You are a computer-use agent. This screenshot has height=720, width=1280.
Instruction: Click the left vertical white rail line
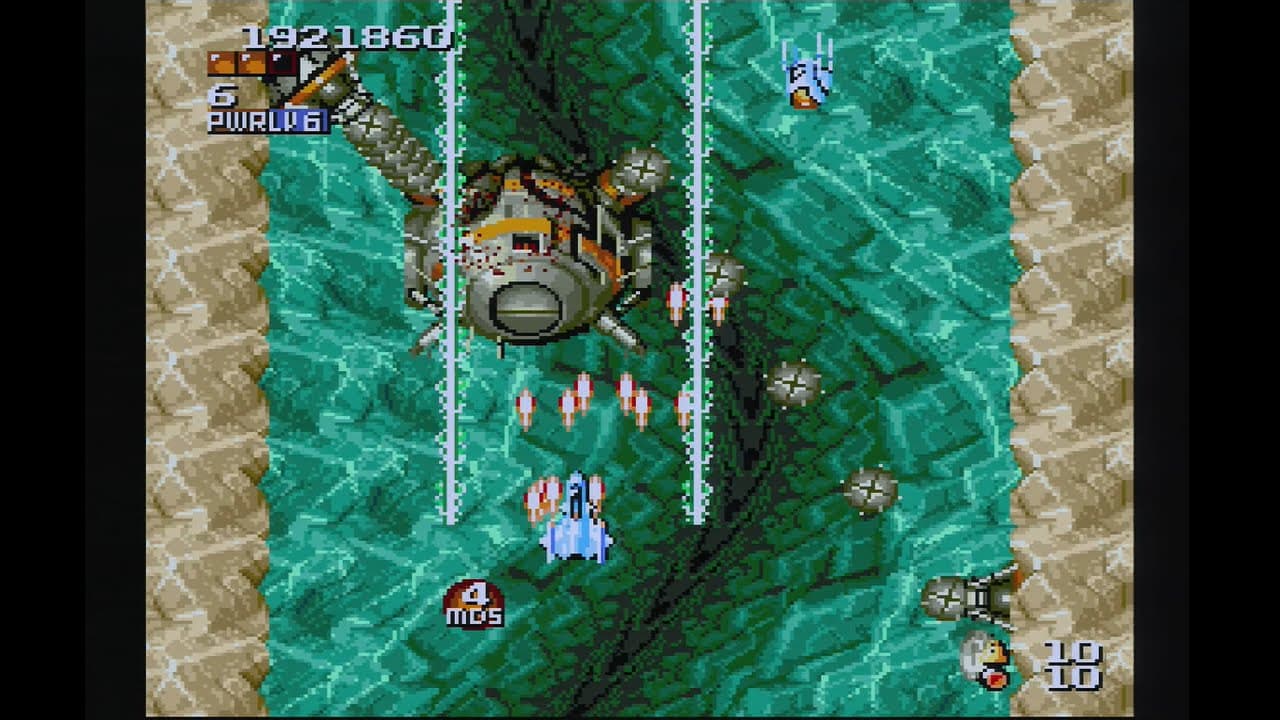click(x=450, y=400)
